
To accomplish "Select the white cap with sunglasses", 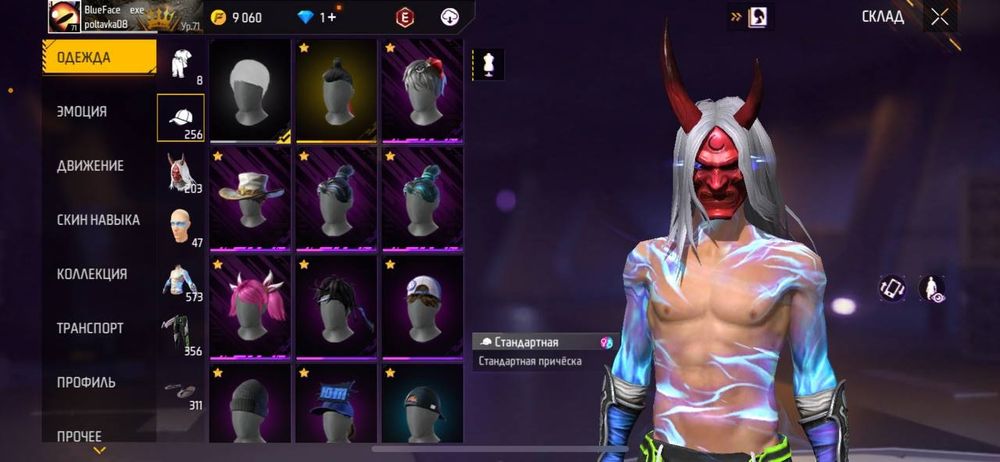I will click(422, 307).
